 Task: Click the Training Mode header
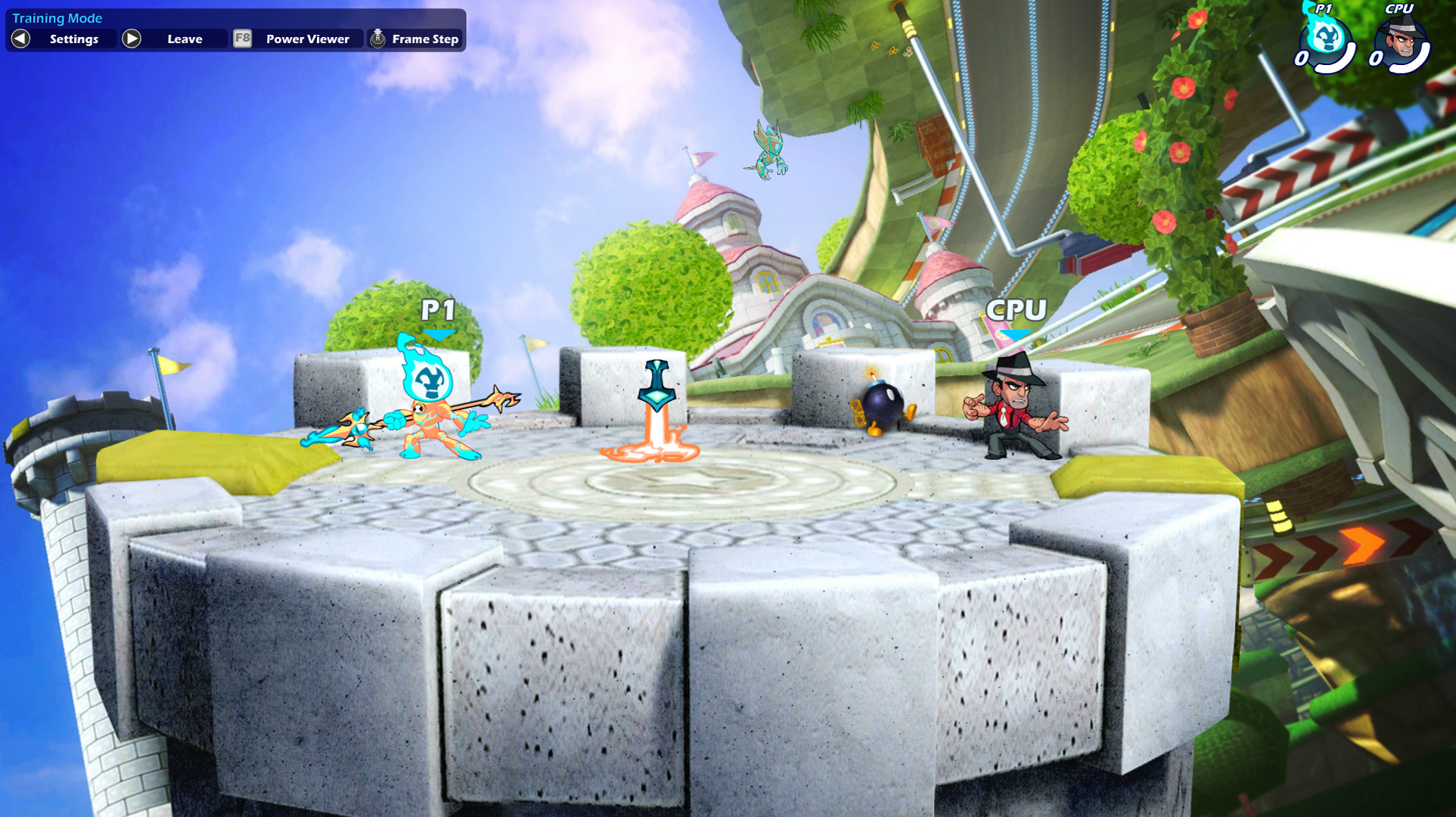[57, 17]
